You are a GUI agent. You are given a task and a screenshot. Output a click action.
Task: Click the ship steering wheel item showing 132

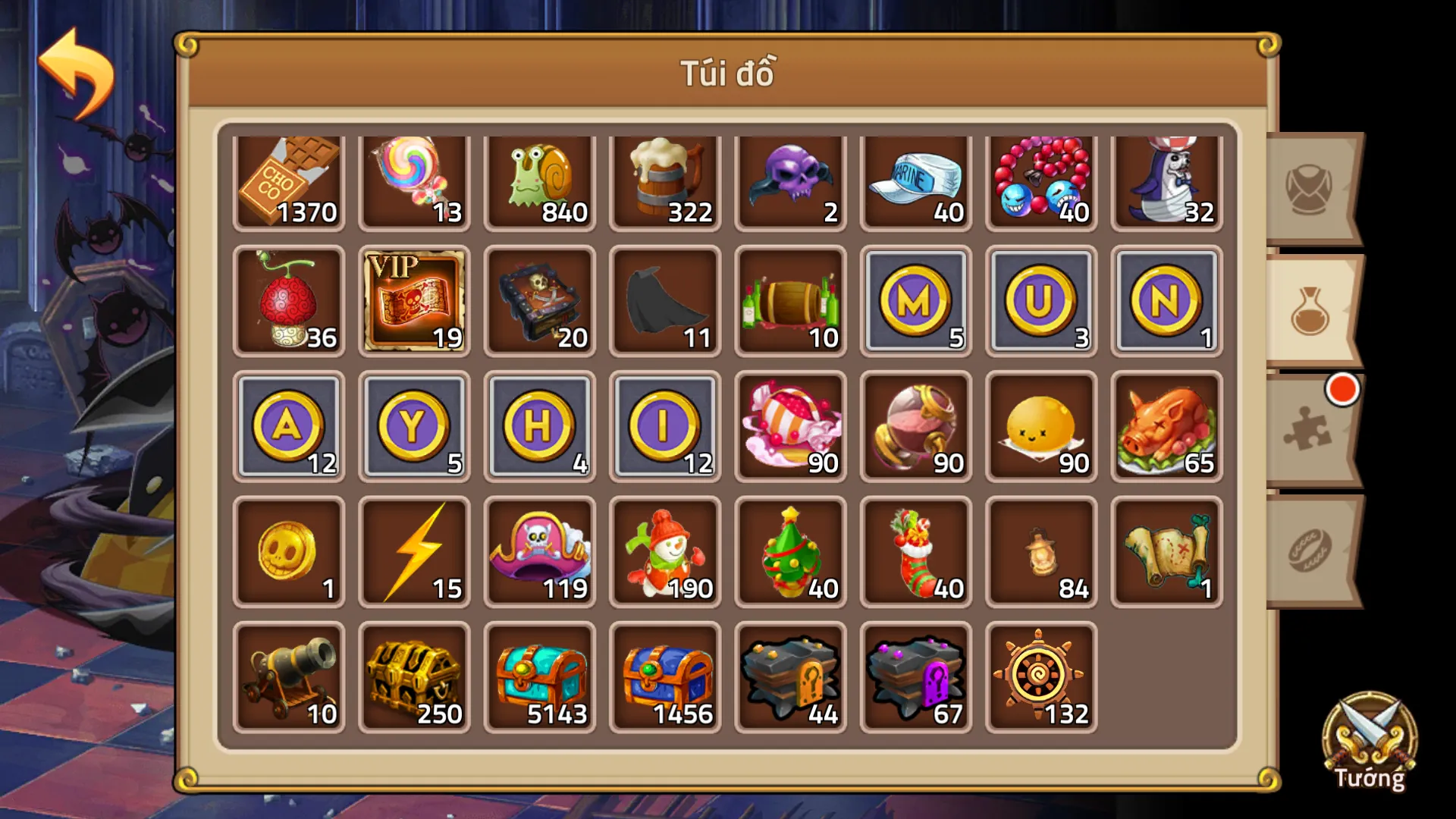[1040, 677]
